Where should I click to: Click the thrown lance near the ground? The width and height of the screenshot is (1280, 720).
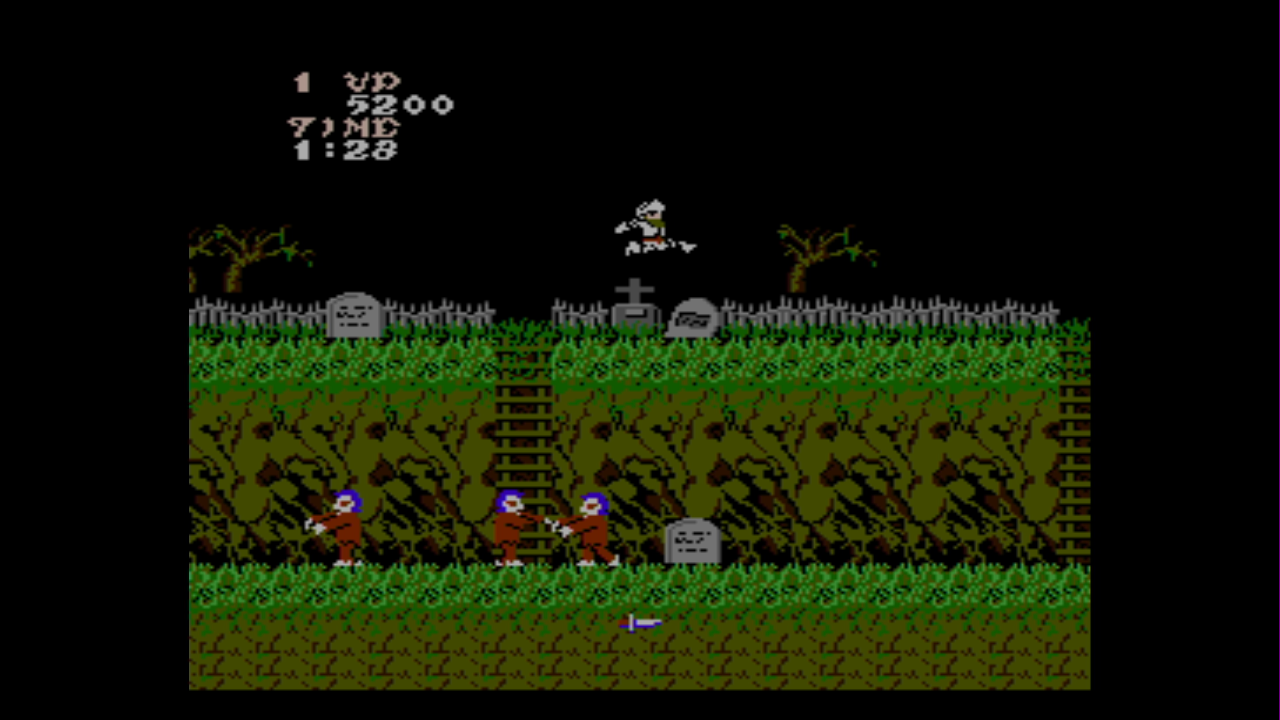(x=638, y=623)
